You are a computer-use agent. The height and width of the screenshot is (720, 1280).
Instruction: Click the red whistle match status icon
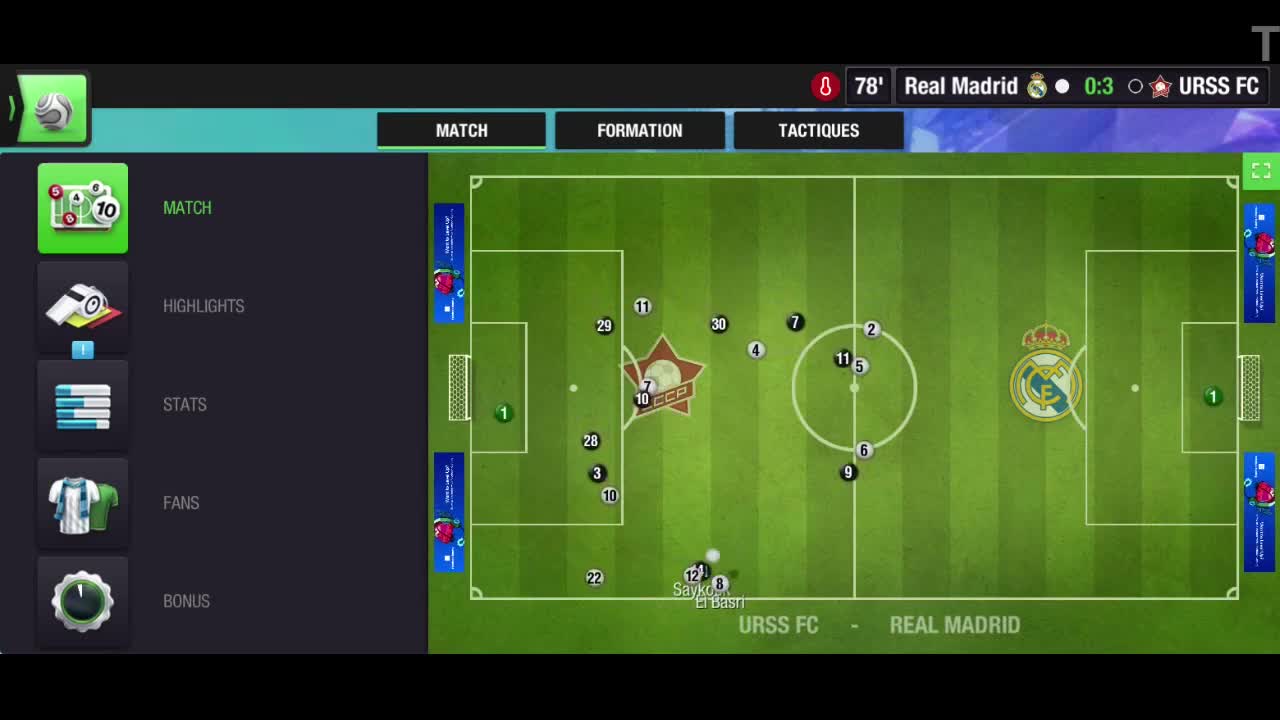tap(825, 87)
